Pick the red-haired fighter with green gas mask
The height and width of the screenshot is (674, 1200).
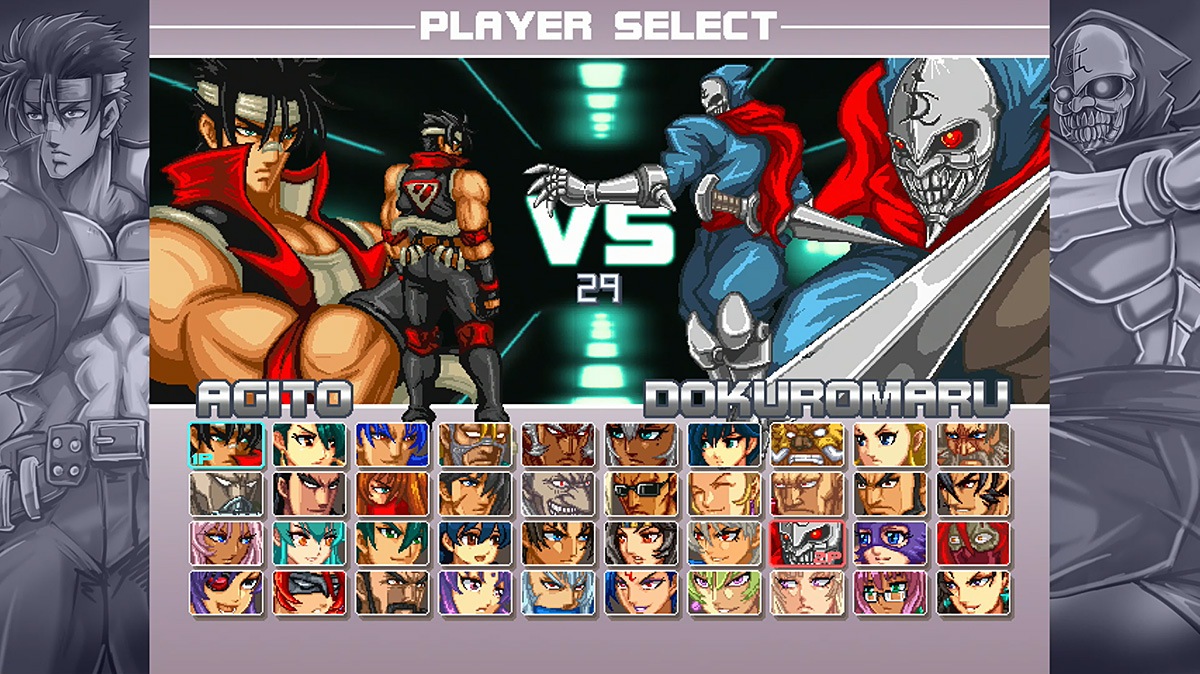pos(973,543)
